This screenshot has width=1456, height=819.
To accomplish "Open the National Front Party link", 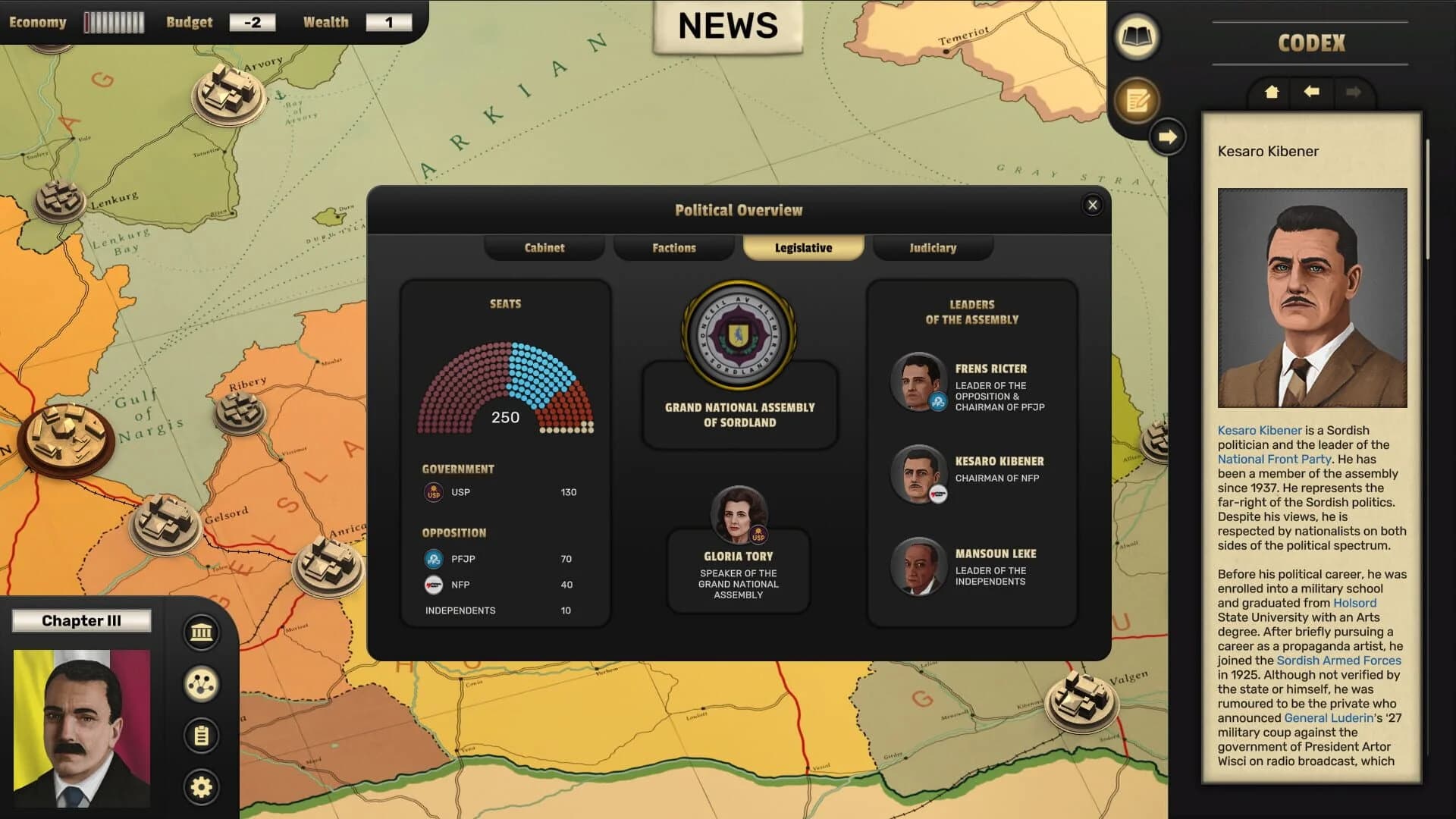I will pyautogui.click(x=1274, y=459).
